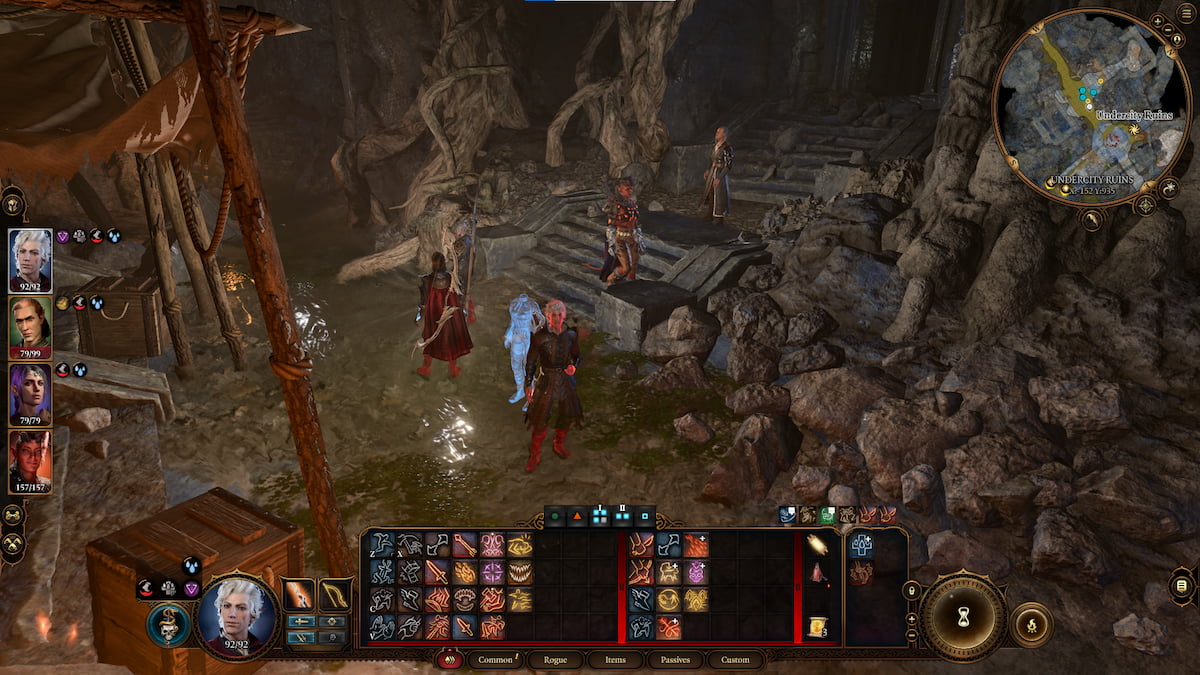Select the equipped melee weapon slot
Image resolution: width=1200 pixels, height=675 pixels.
click(299, 595)
